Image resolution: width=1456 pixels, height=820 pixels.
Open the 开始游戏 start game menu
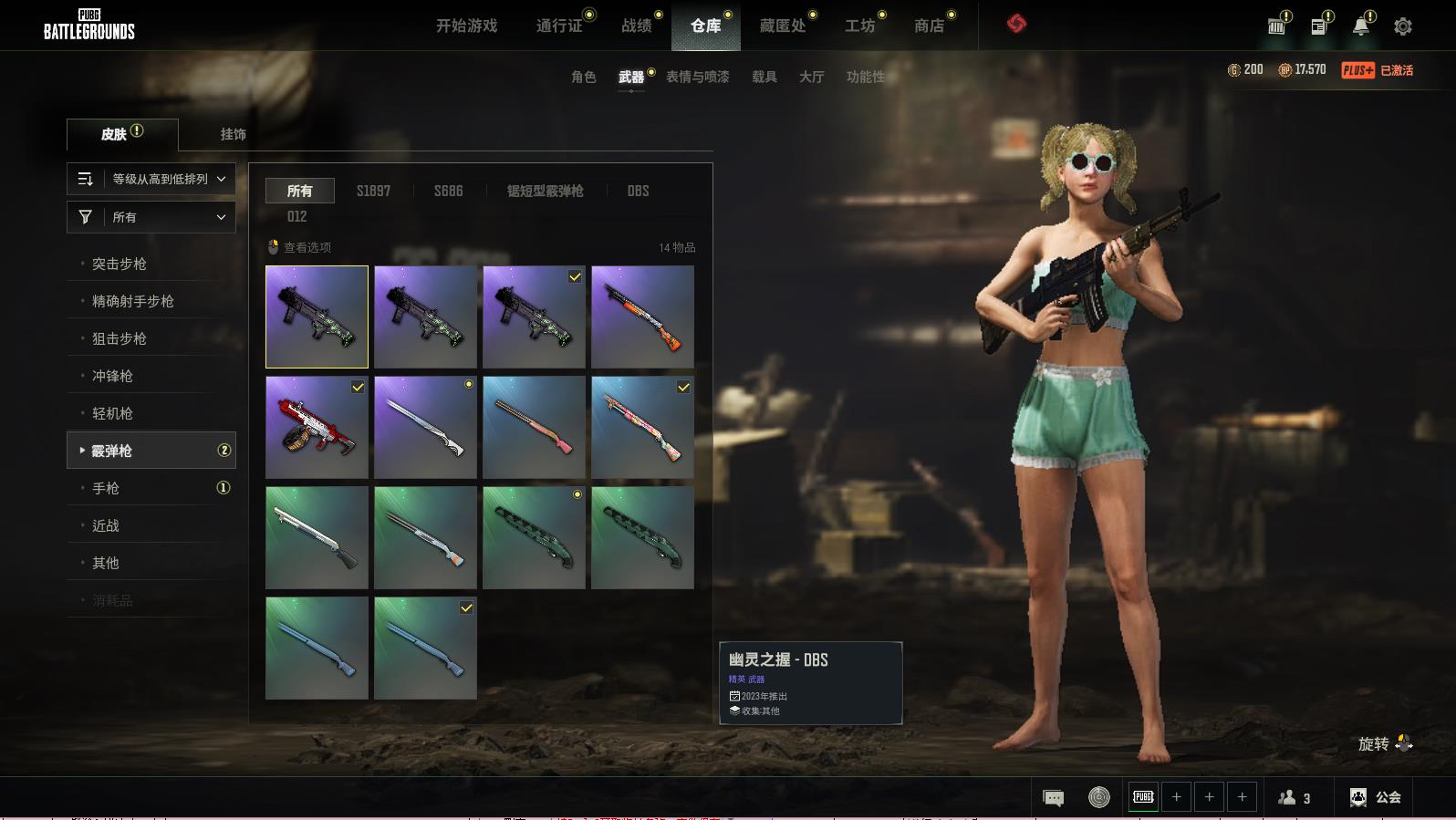click(x=466, y=26)
